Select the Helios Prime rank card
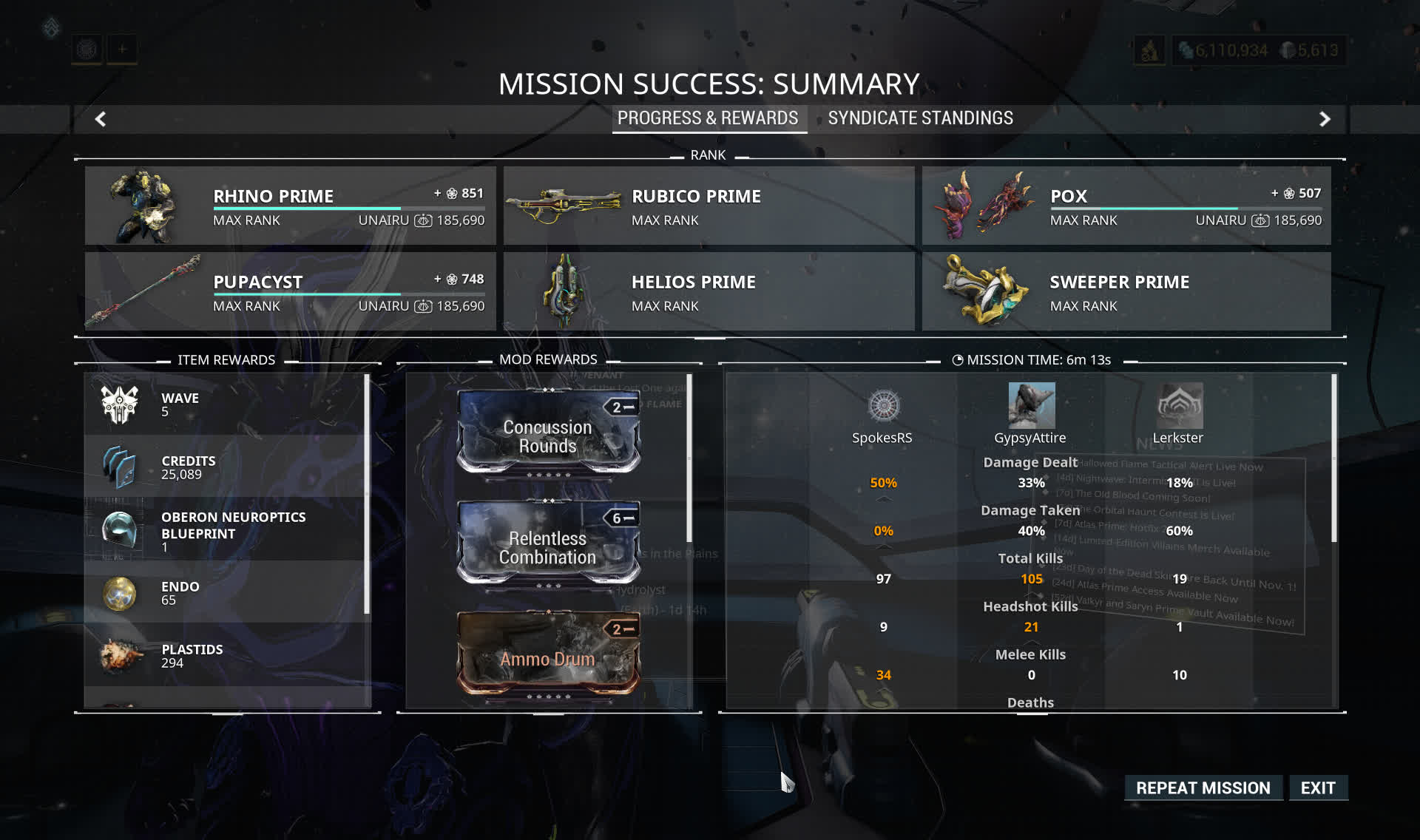 pos(709,291)
